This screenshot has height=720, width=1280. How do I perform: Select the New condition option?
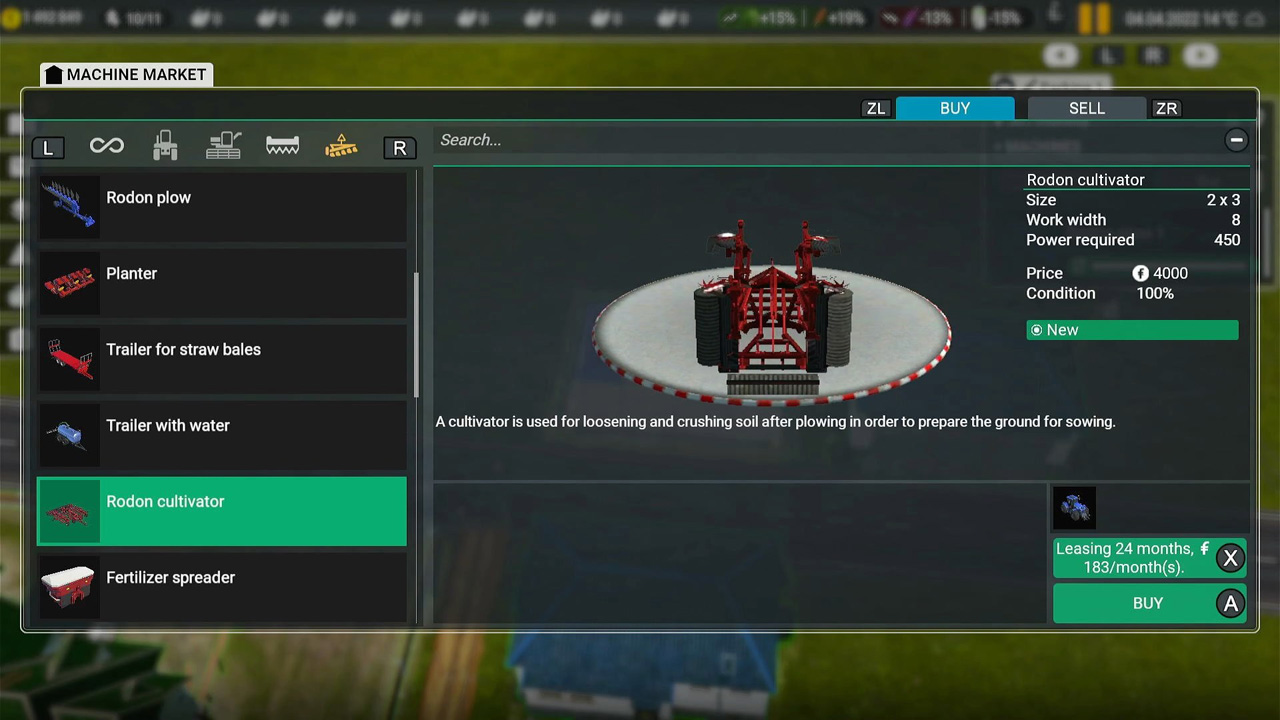pyautogui.click(x=1131, y=330)
